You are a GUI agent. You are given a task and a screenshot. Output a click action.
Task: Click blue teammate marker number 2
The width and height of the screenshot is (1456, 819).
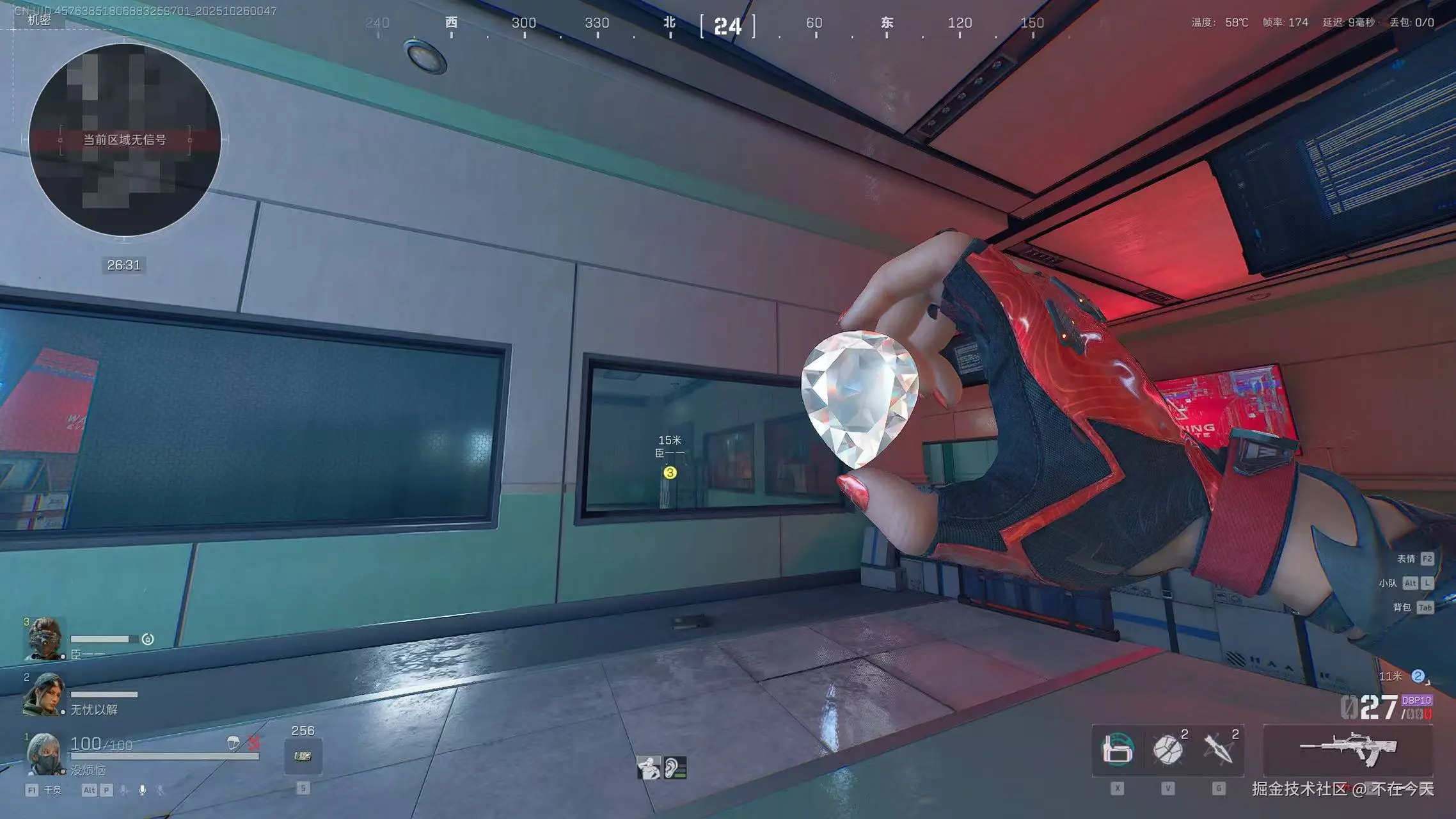[1418, 676]
